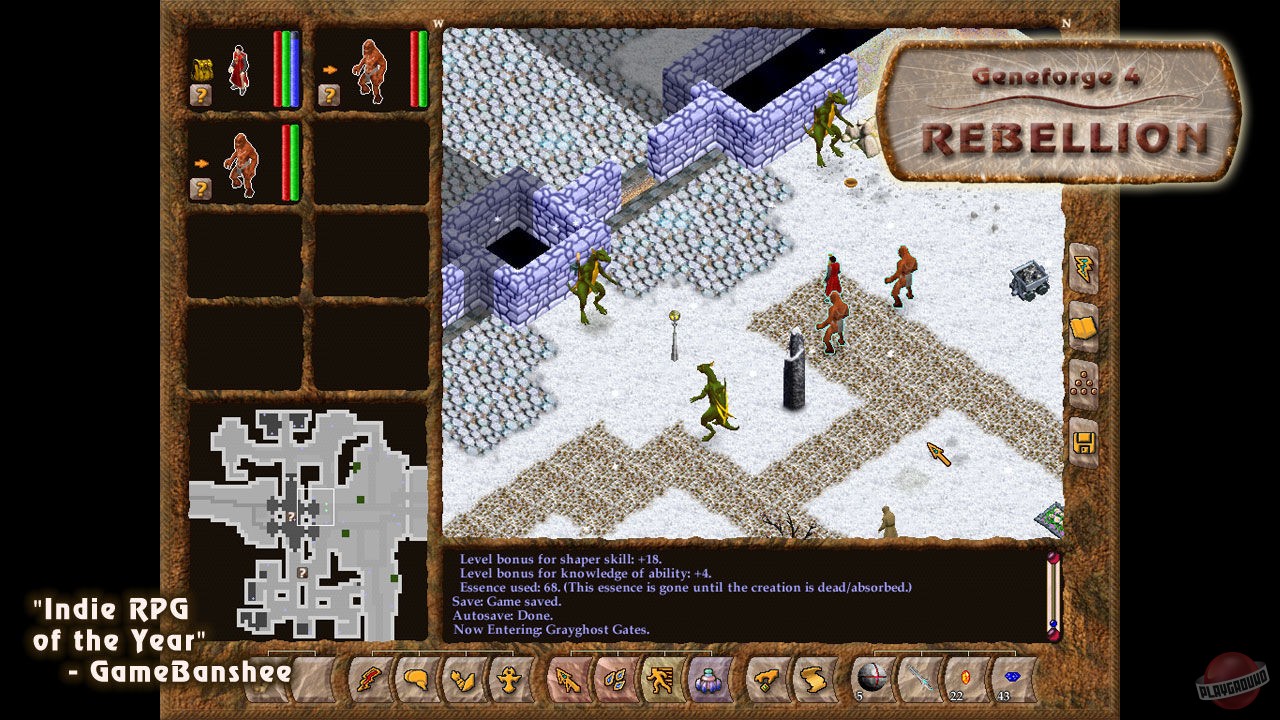Select the speech bubble talk icon on the toolbar
The width and height of the screenshot is (1280, 720).
tap(417, 680)
